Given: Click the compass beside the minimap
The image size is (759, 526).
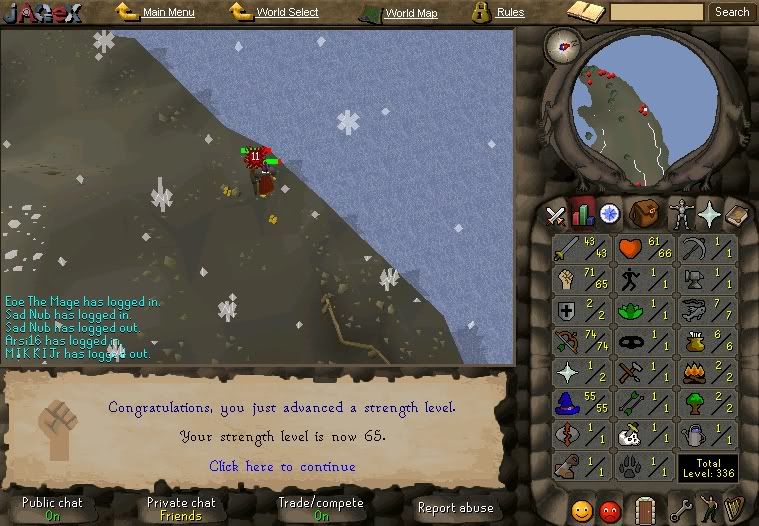Looking at the screenshot, I should [x=563, y=43].
